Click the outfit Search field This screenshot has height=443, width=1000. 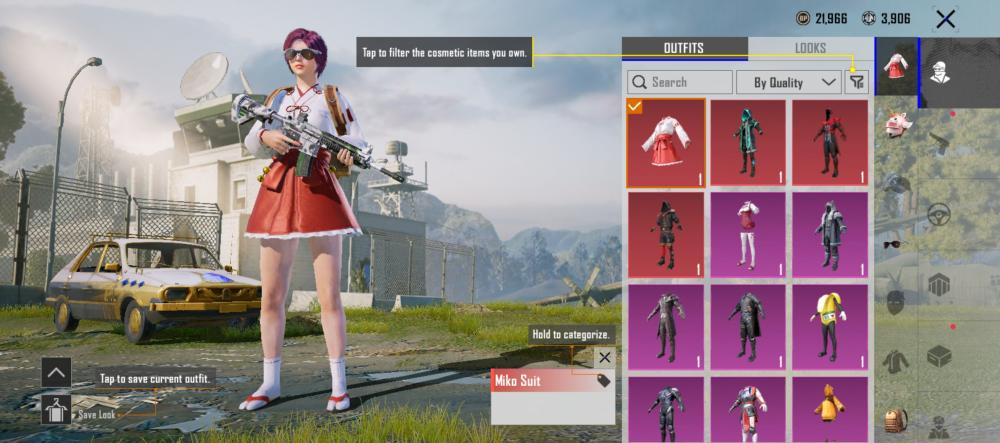tap(680, 82)
